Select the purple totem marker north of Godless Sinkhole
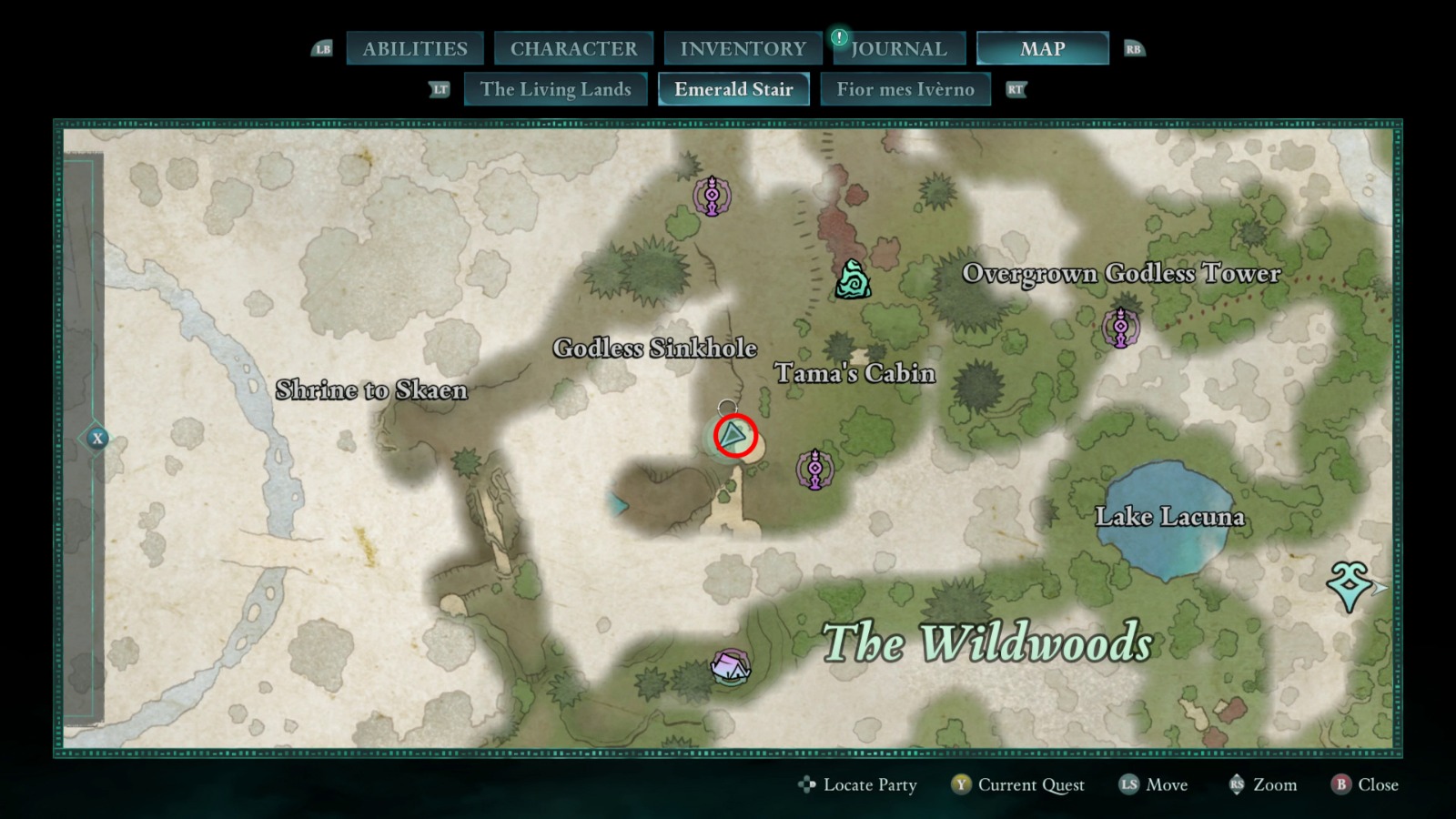Viewport: 1456px width, 819px height. pyautogui.click(x=712, y=195)
